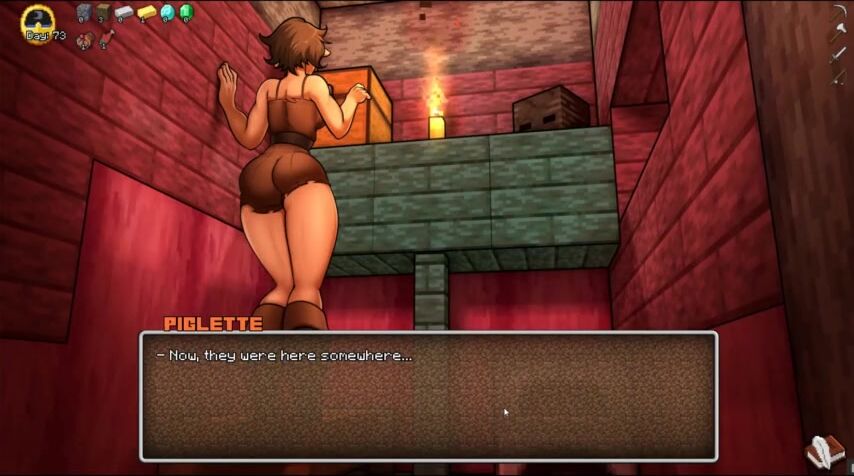Select the sword tool icon
The height and width of the screenshot is (476, 854).
(837, 55)
